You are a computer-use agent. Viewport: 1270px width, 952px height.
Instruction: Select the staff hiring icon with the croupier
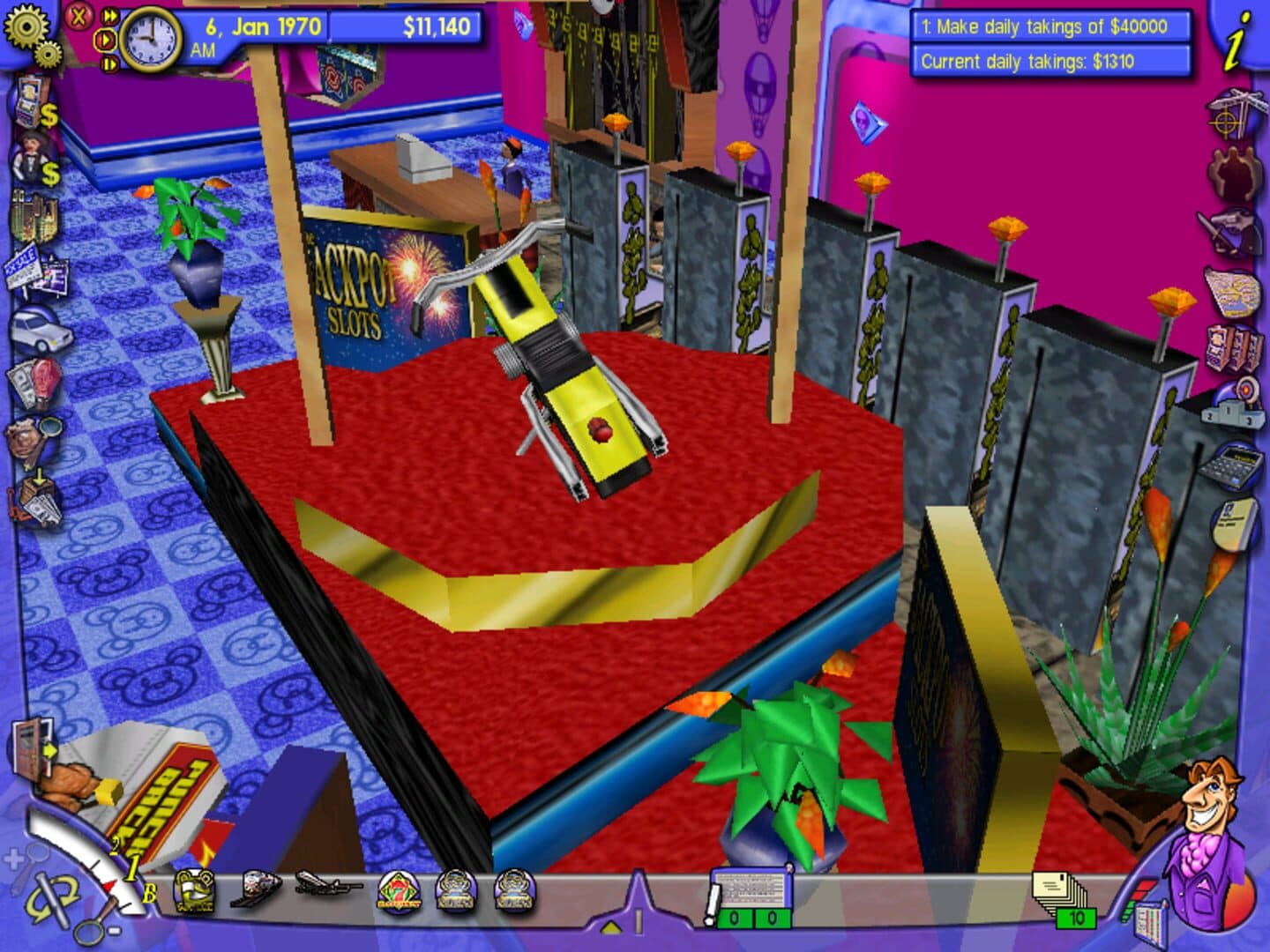28,157
